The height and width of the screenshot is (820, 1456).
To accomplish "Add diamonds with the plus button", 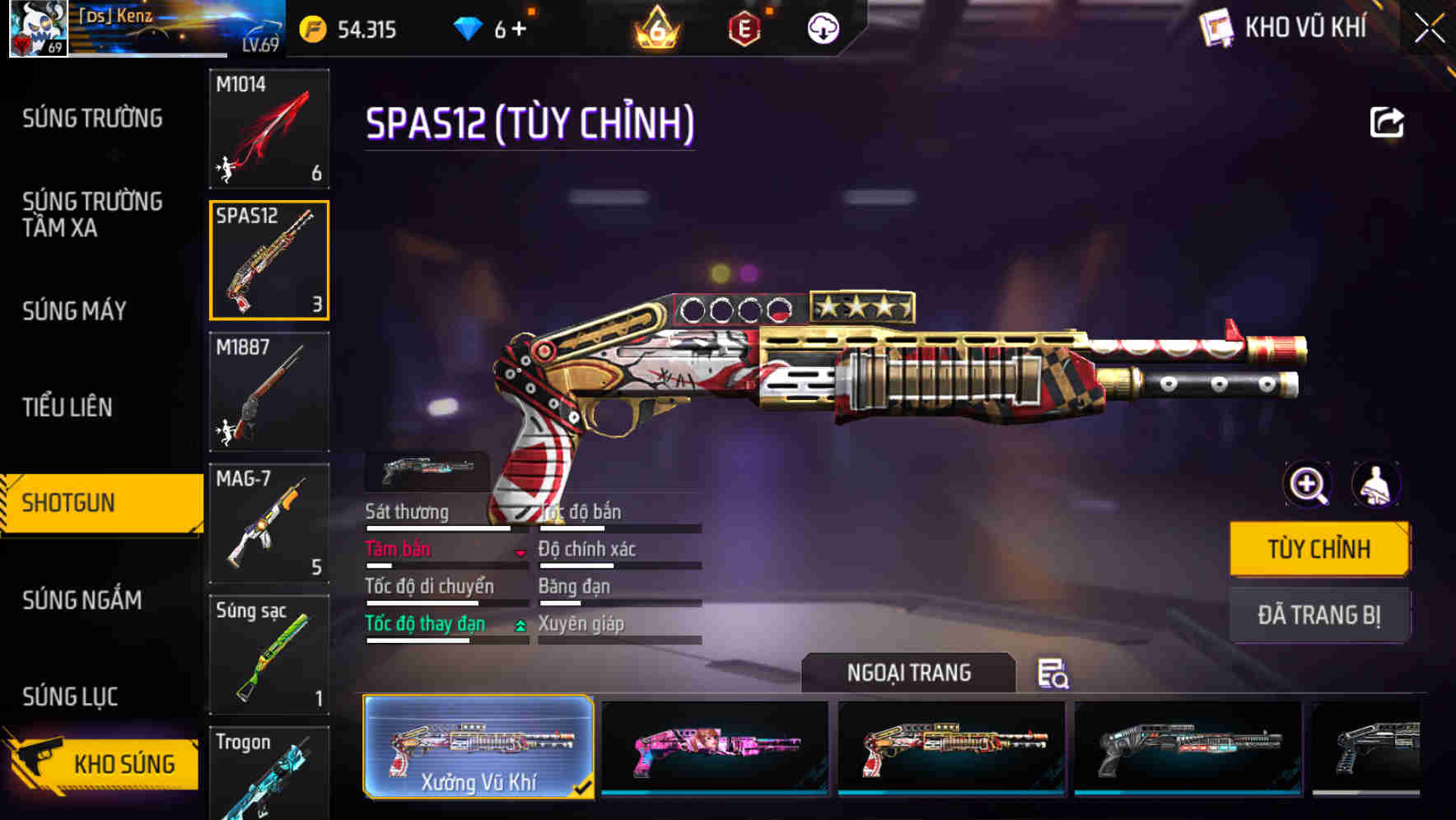I will (x=520, y=30).
